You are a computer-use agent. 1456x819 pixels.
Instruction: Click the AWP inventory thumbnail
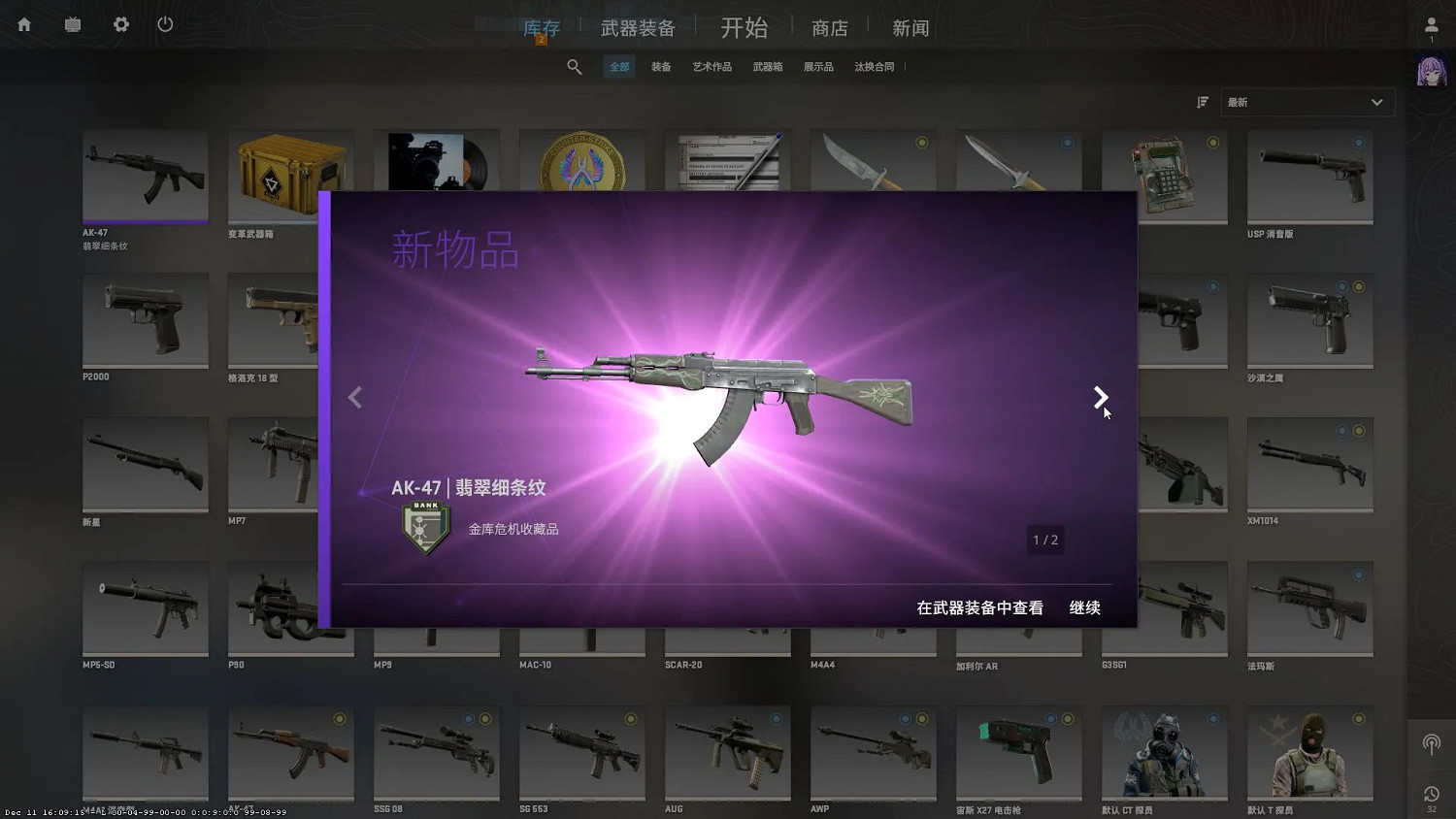pos(872,752)
